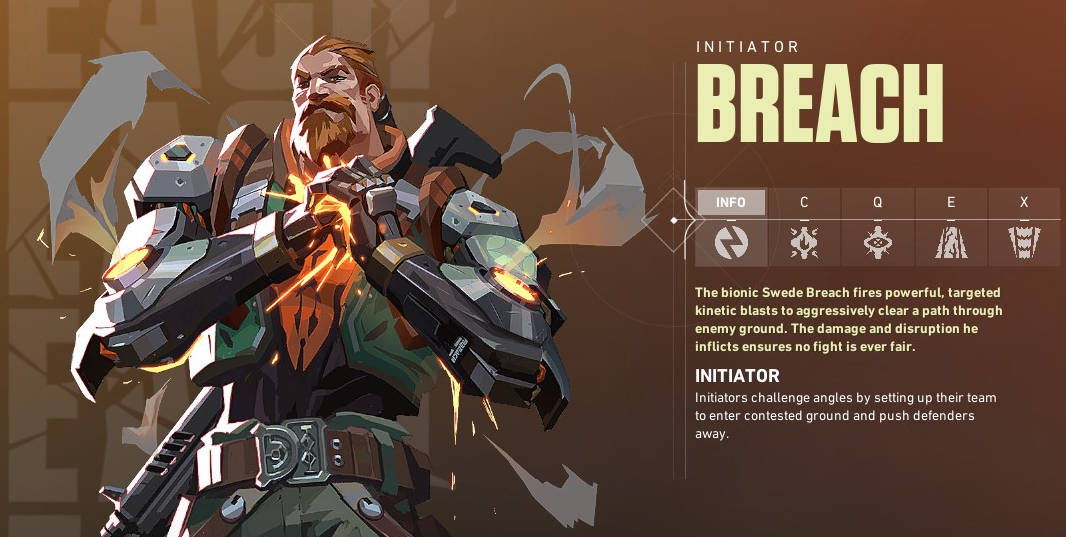
Task: View the X ultimate ability tab
Action: [1024, 202]
